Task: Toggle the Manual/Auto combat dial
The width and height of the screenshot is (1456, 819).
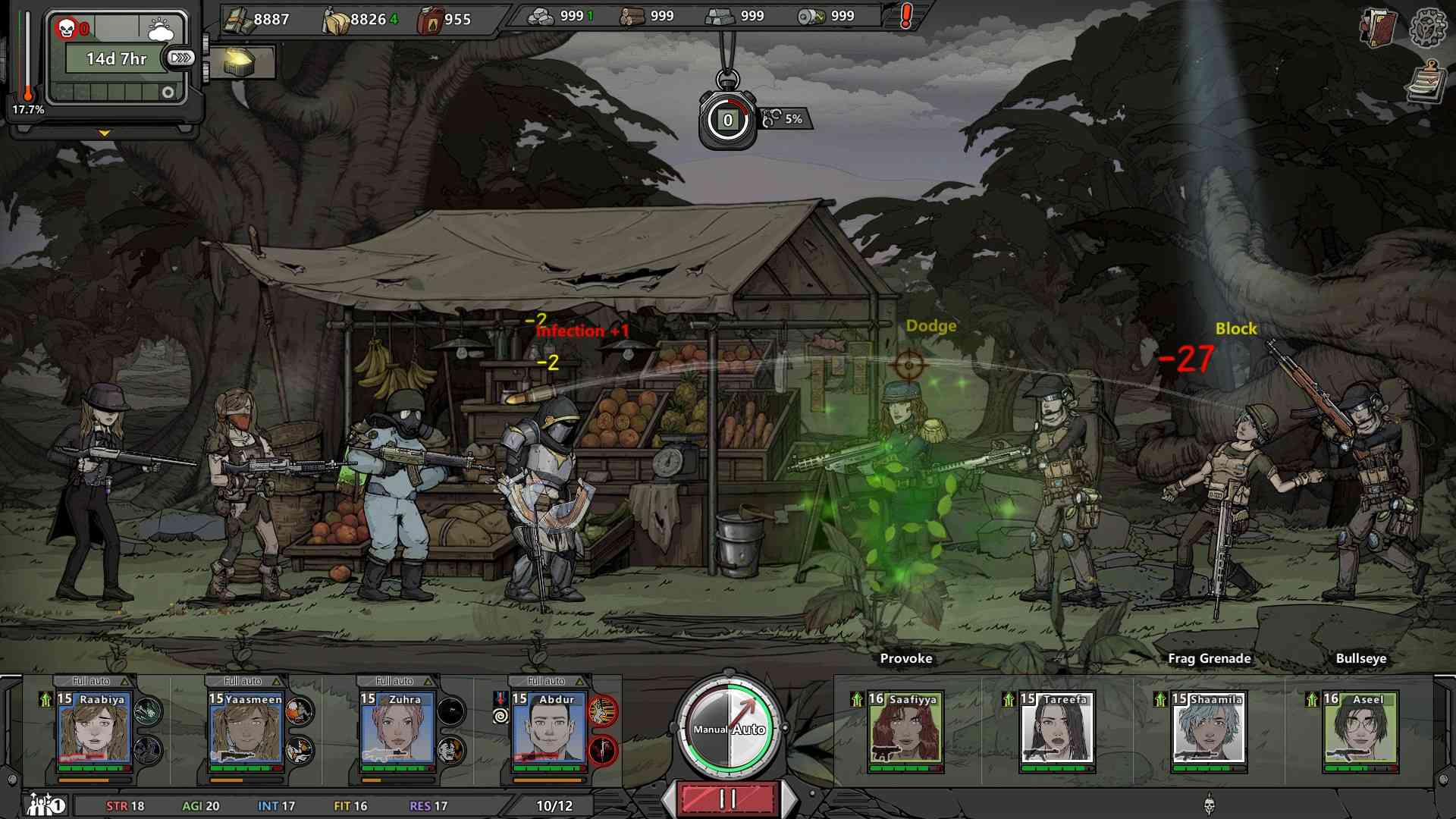Action: [728, 729]
